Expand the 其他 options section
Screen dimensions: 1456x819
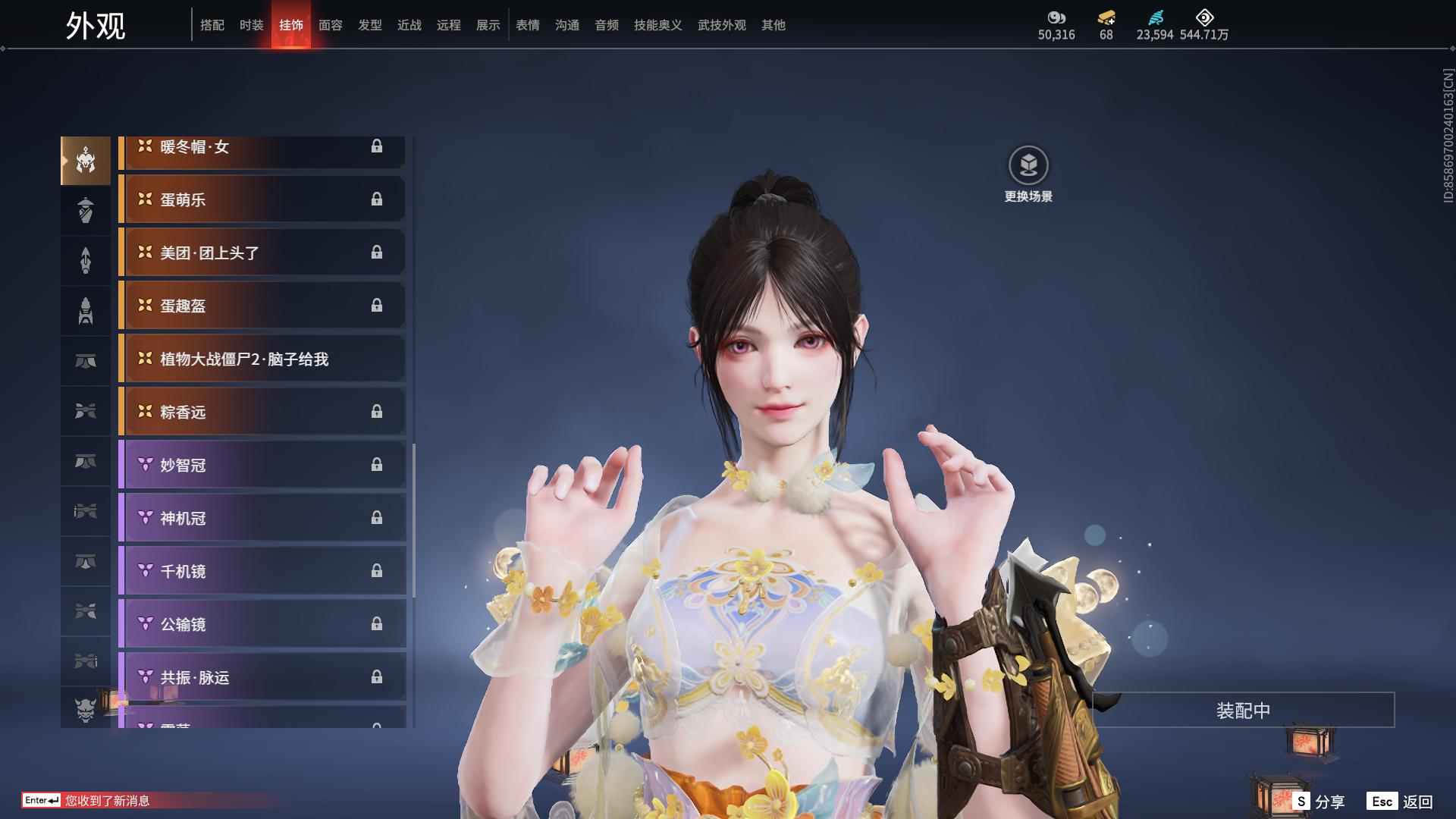pyautogui.click(x=773, y=24)
